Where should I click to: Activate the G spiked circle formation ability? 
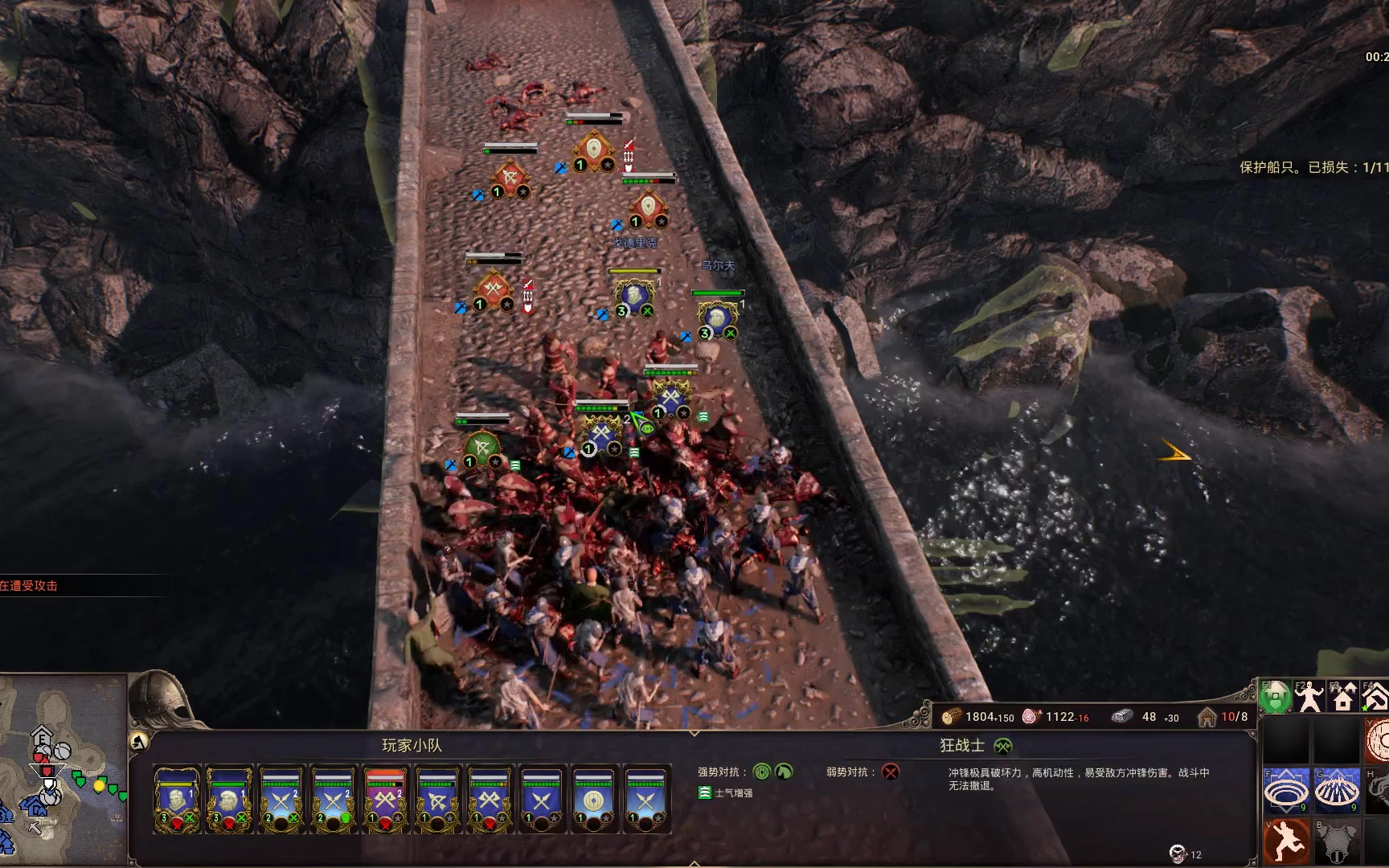click(x=1336, y=791)
